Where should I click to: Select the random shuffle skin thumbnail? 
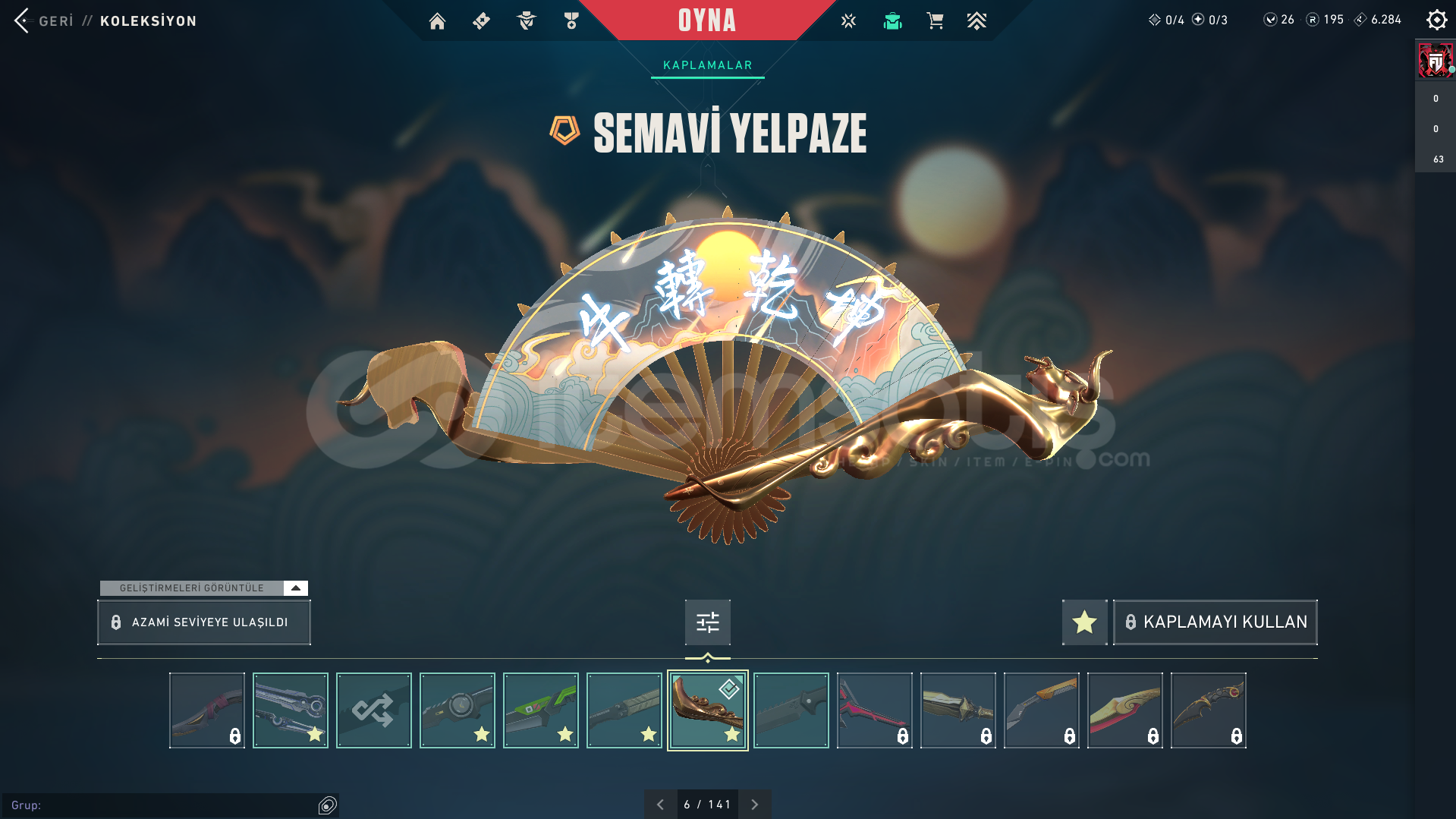point(374,710)
